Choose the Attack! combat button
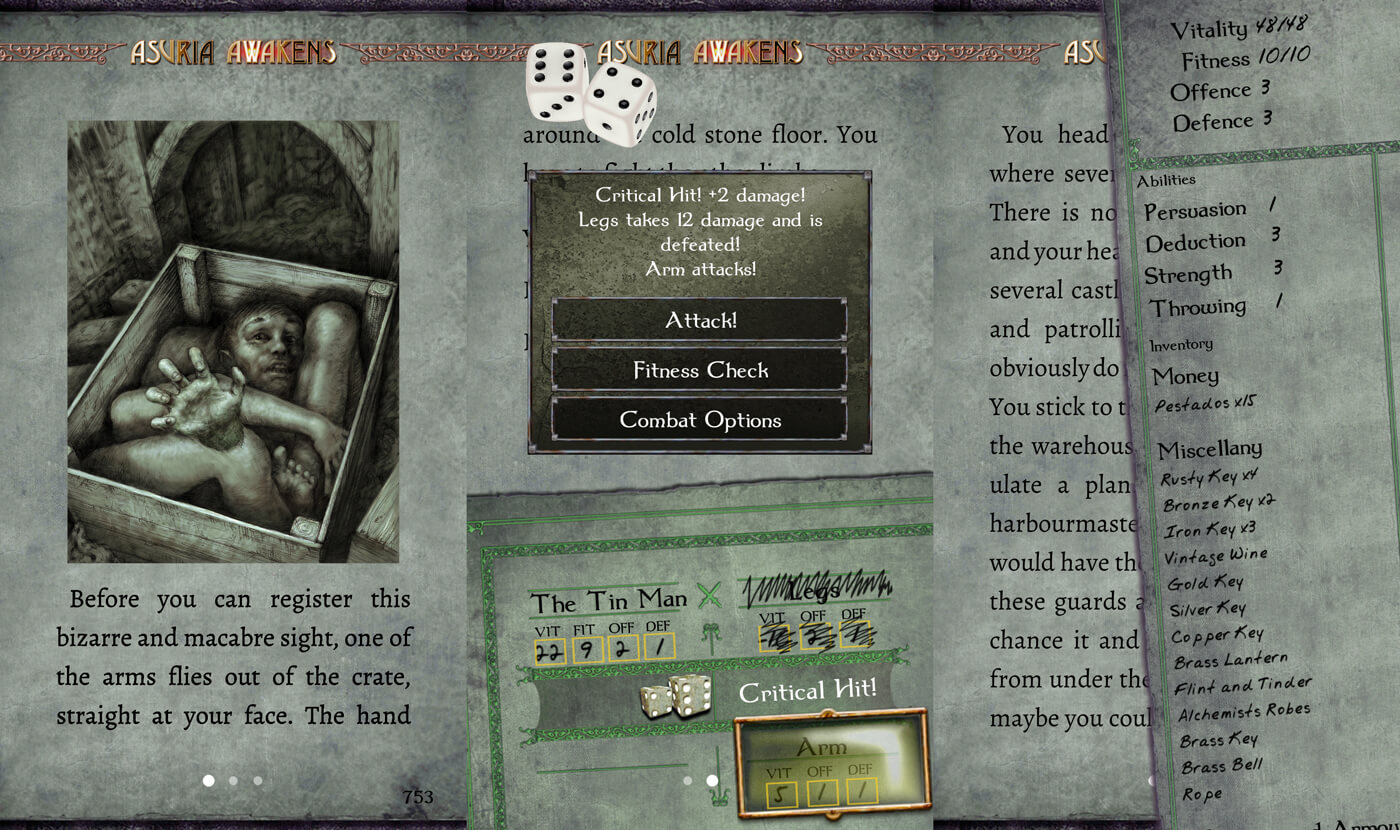 tap(700, 321)
